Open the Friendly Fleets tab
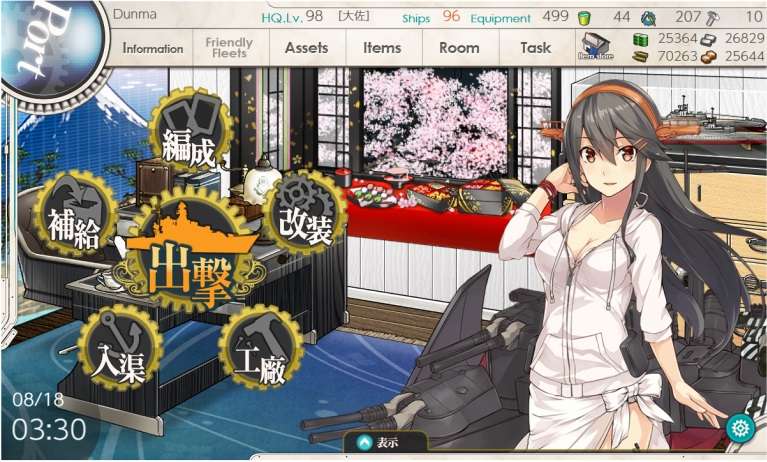Viewport: 767px width, 462px height. (x=229, y=48)
